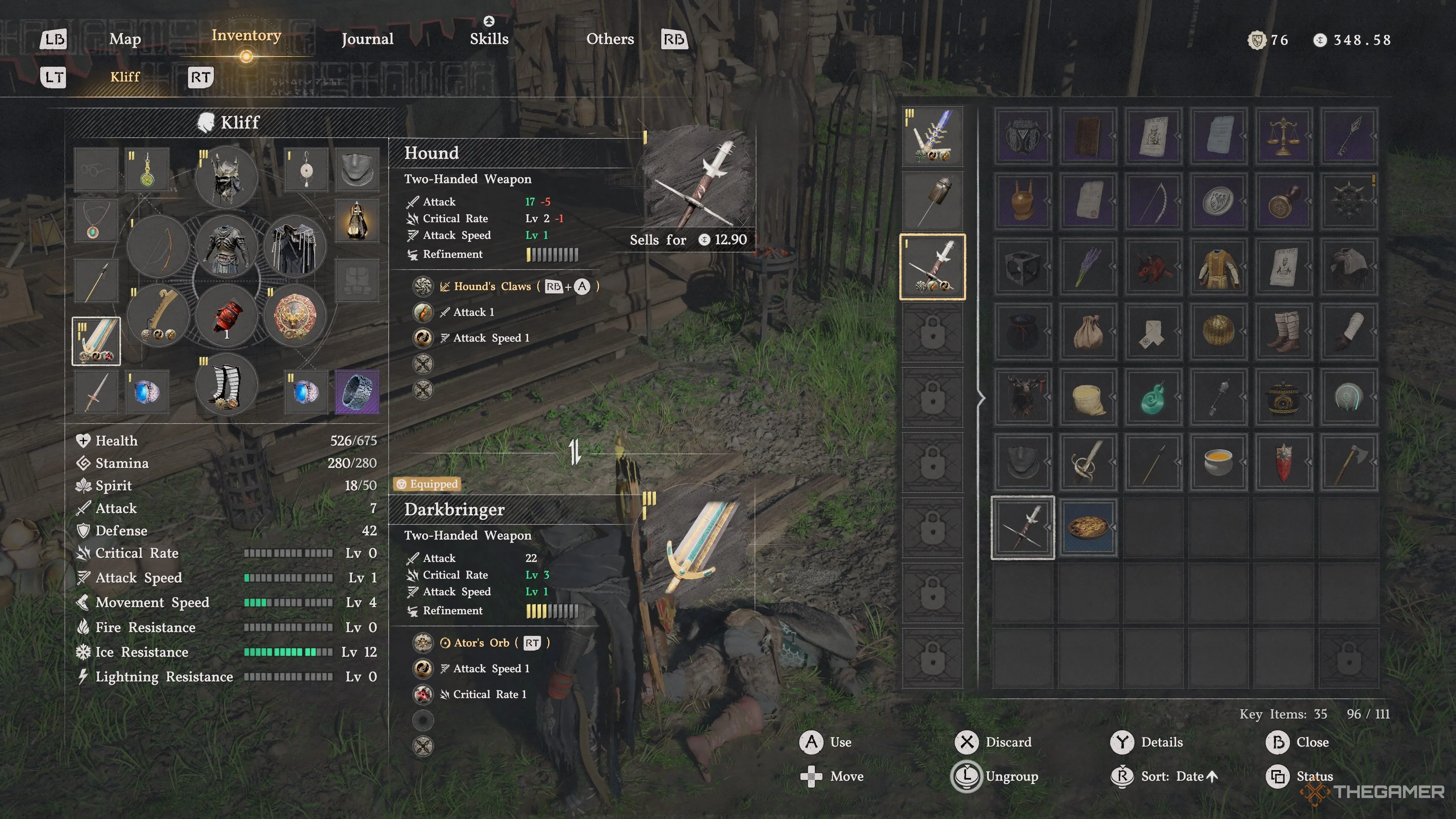This screenshot has width=1456, height=819.
Task: Select the Others tab
Action: click(610, 39)
